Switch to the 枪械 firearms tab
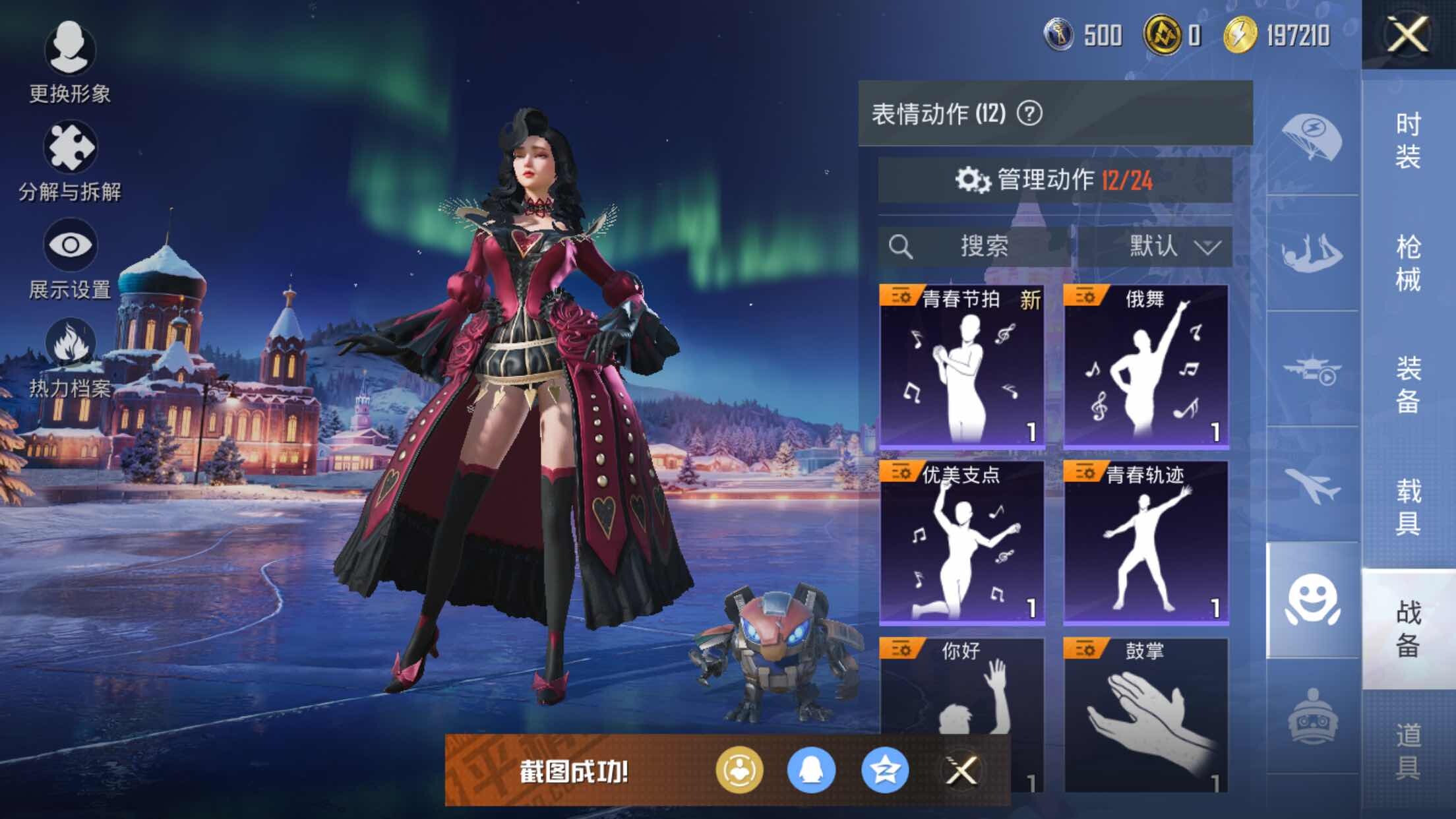1456x819 pixels. tap(1408, 262)
